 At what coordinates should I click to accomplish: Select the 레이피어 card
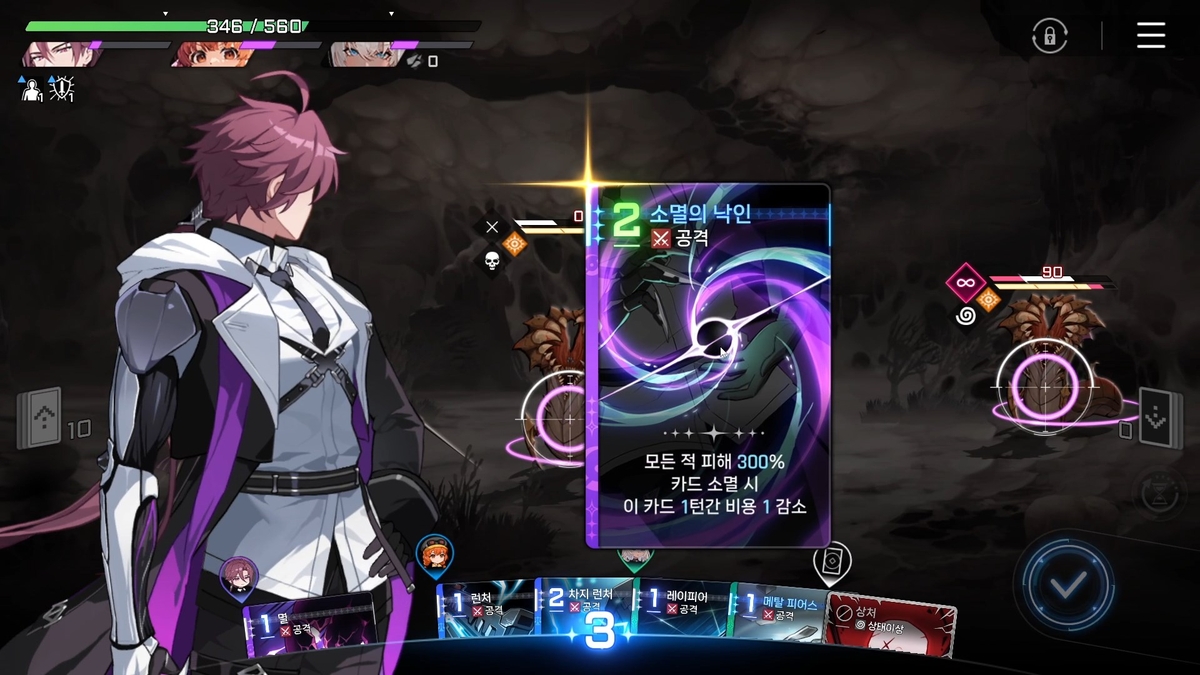click(x=683, y=612)
